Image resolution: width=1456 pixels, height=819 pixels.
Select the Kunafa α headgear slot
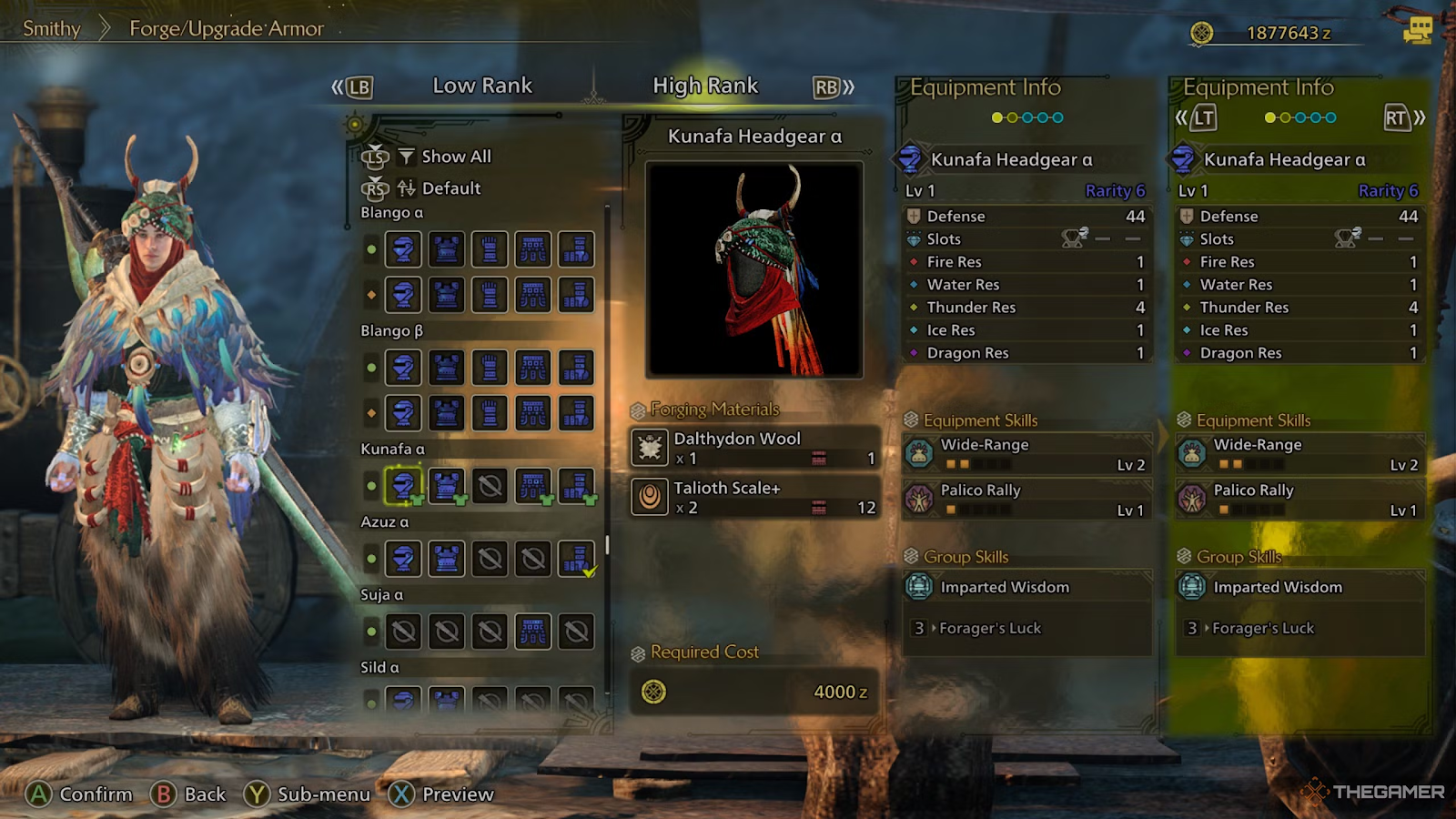pos(403,486)
